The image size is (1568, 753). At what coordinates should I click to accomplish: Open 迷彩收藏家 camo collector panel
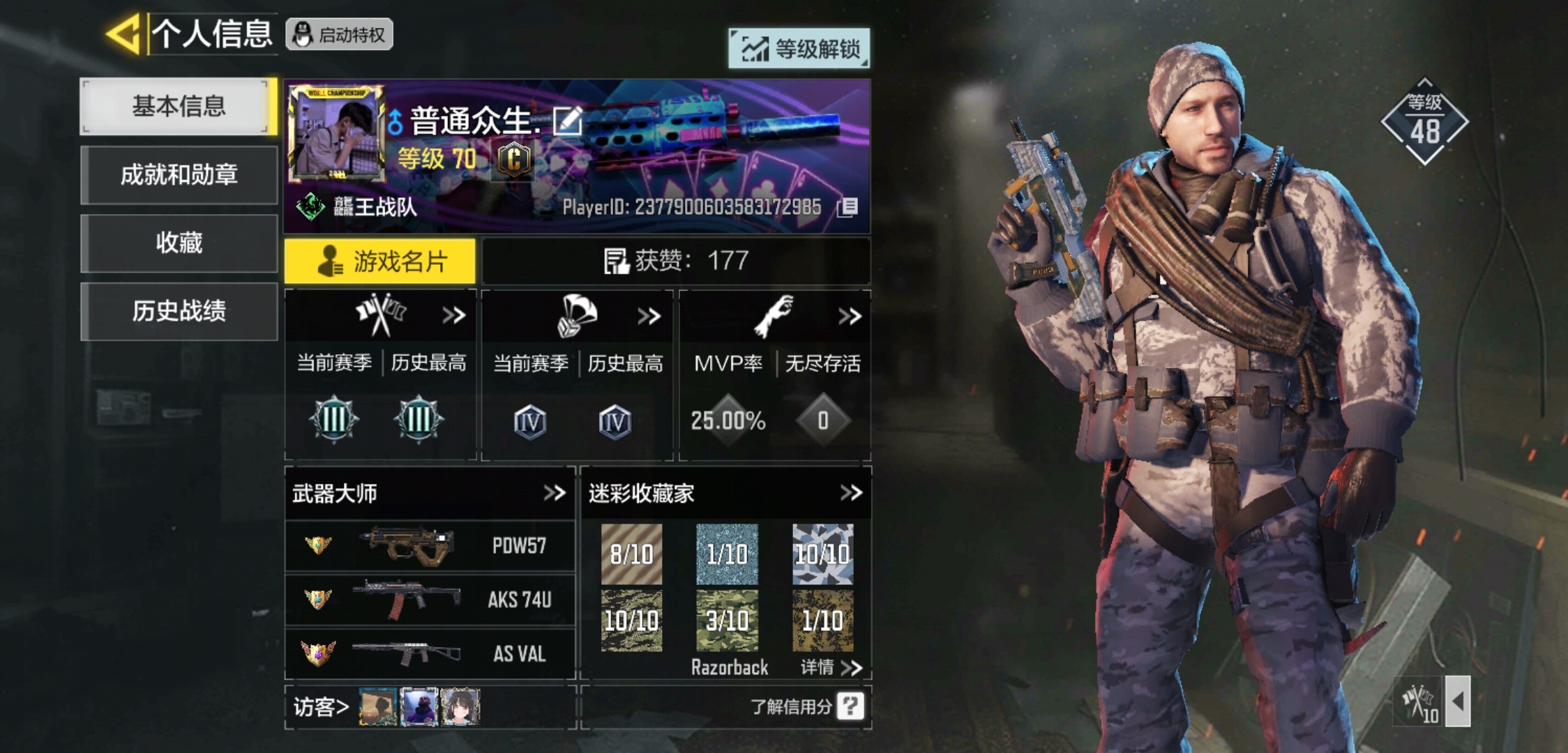click(x=851, y=494)
